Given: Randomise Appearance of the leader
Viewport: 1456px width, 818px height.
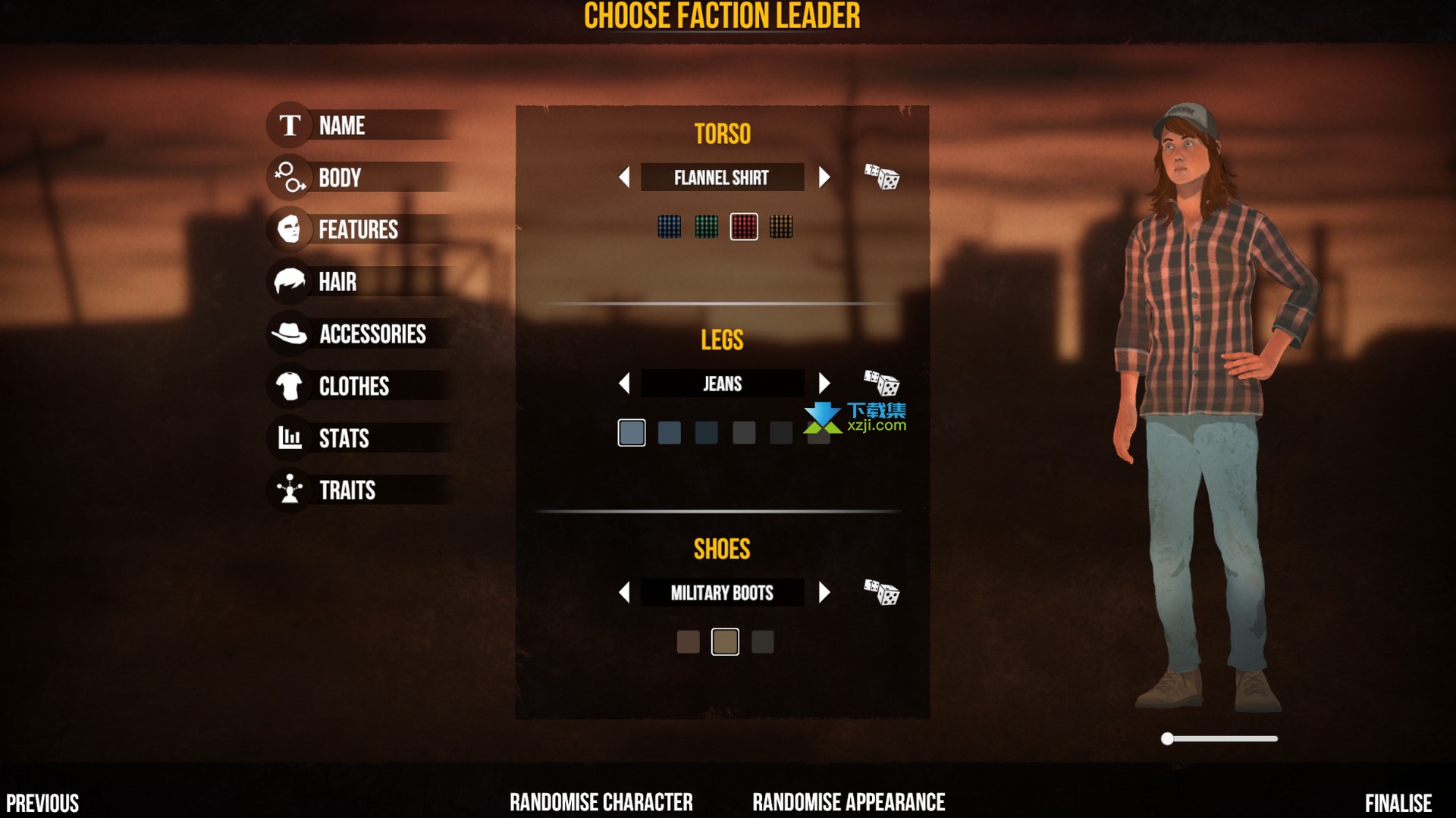Looking at the screenshot, I should [848, 802].
